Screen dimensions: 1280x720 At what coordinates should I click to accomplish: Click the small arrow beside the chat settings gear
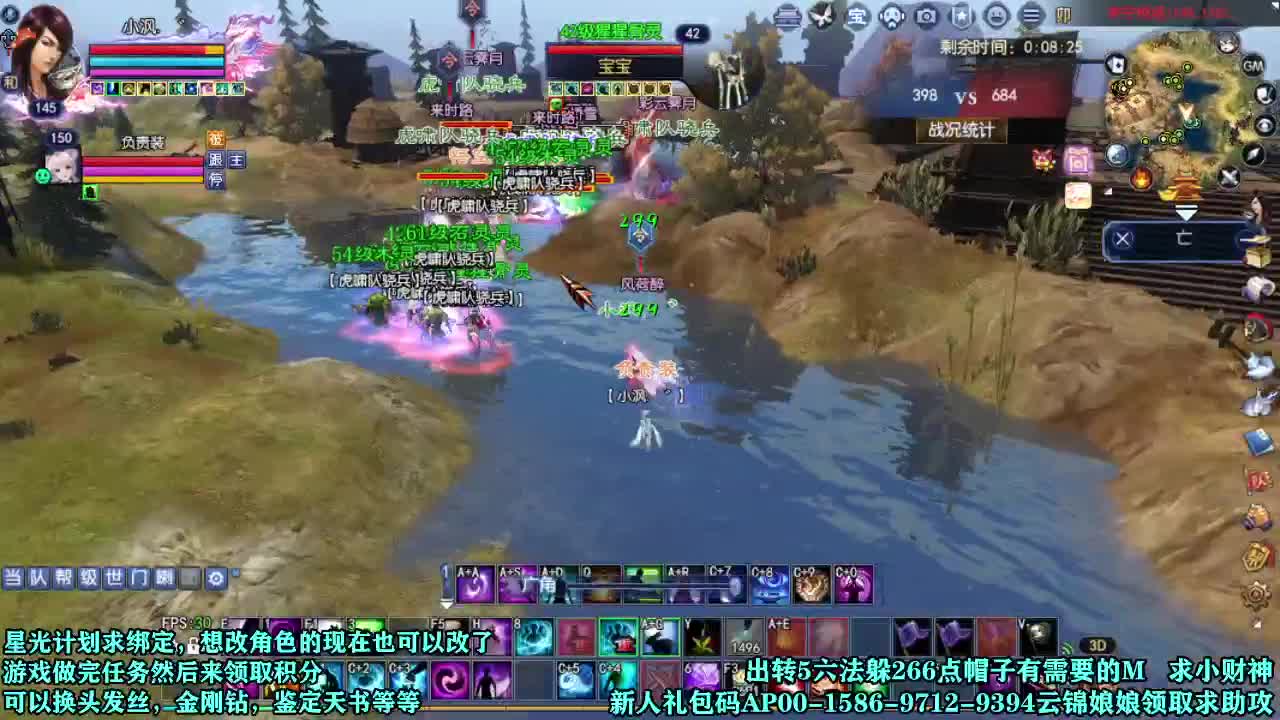(x=234, y=573)
